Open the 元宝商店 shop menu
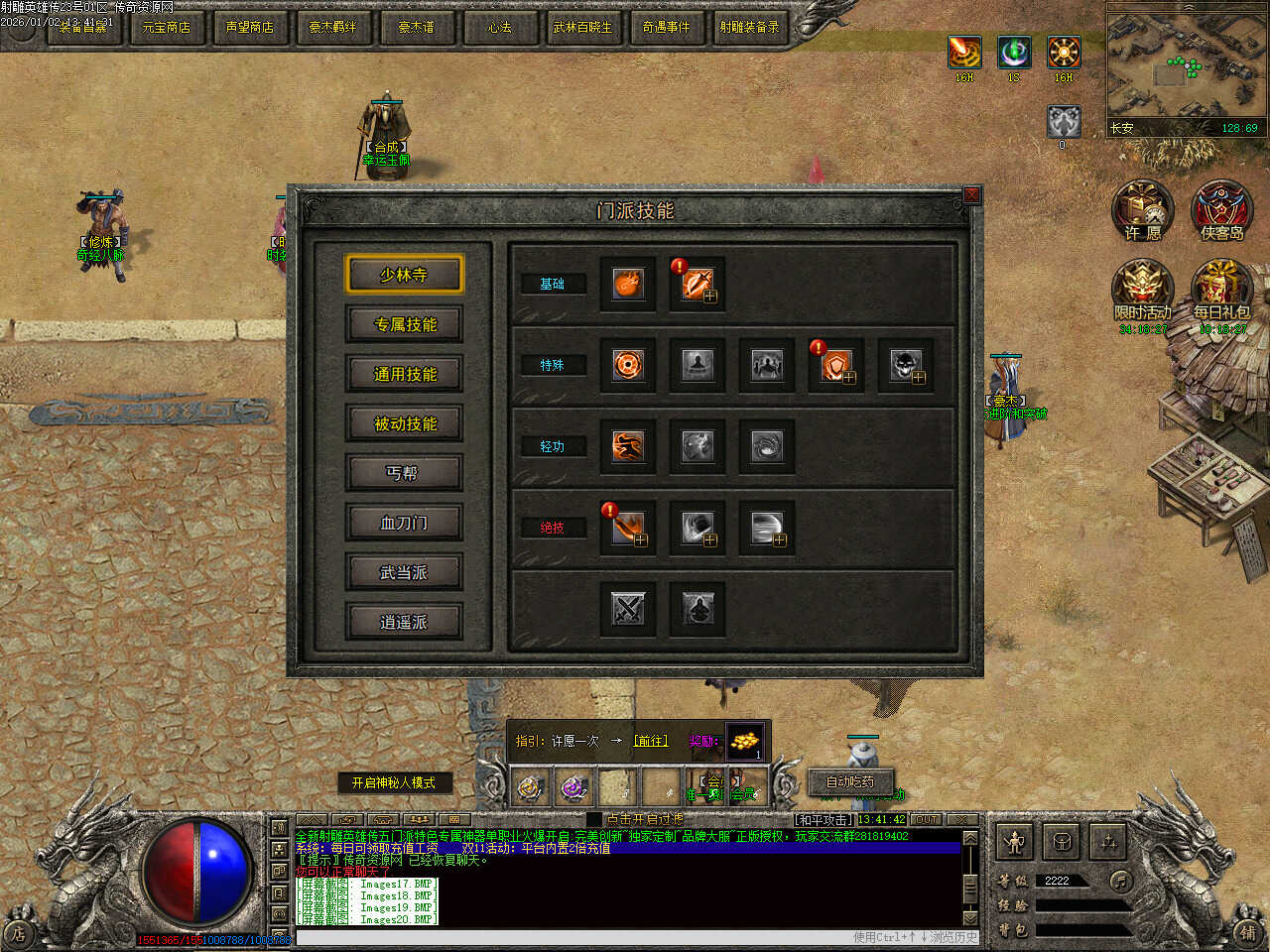 (x=166, y=27)
